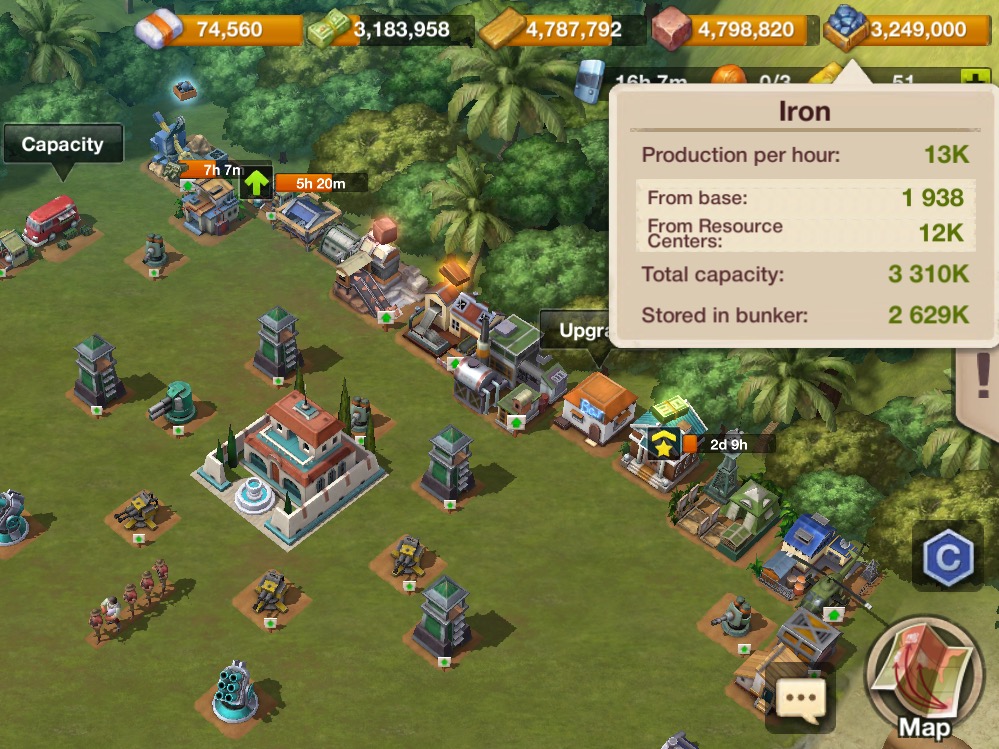Select the iron resource counter
The height and width of the screenshot is (749, 999).
(x=900, y=30)
